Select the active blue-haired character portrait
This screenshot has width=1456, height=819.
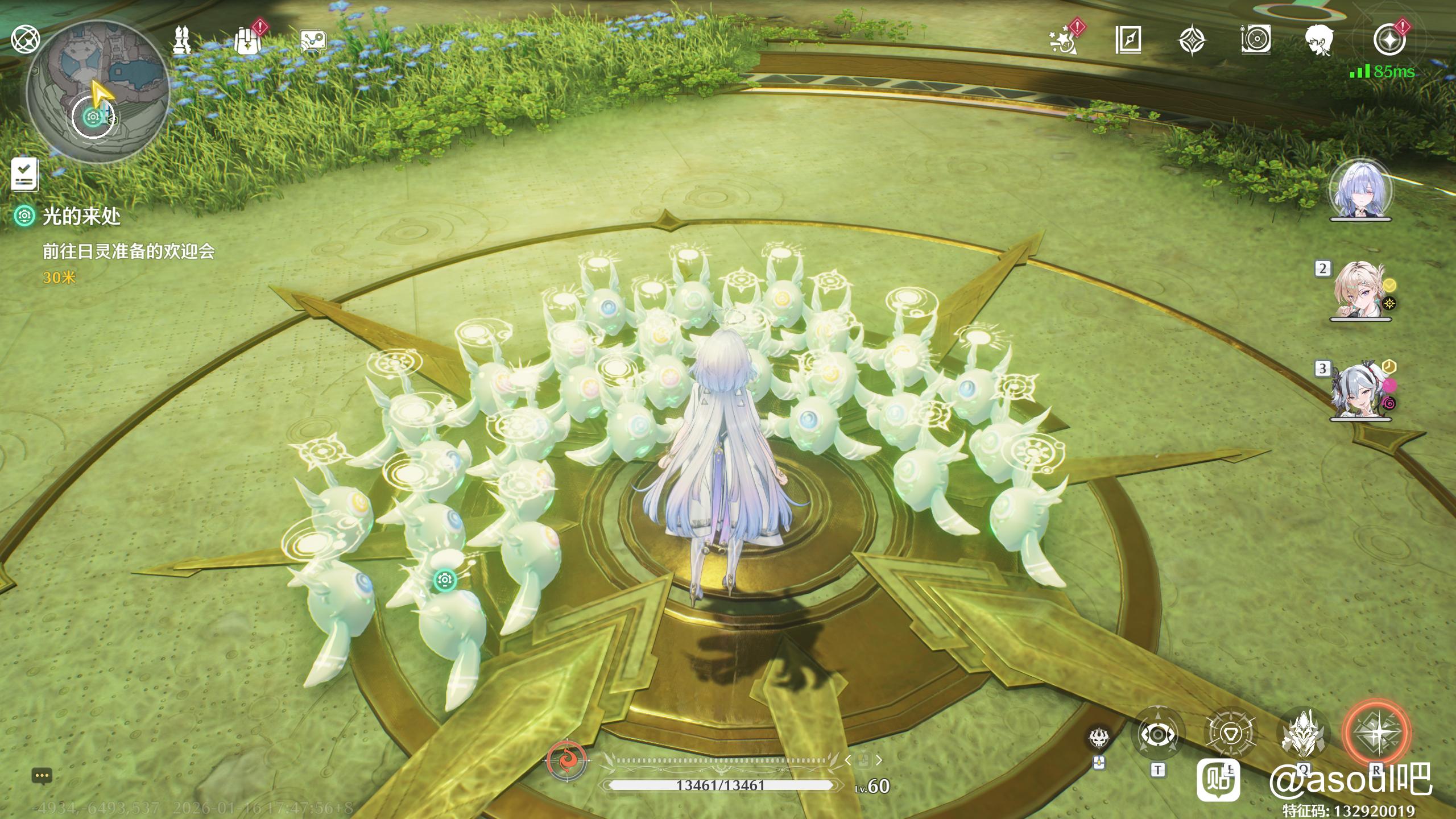click(1360, 190)
